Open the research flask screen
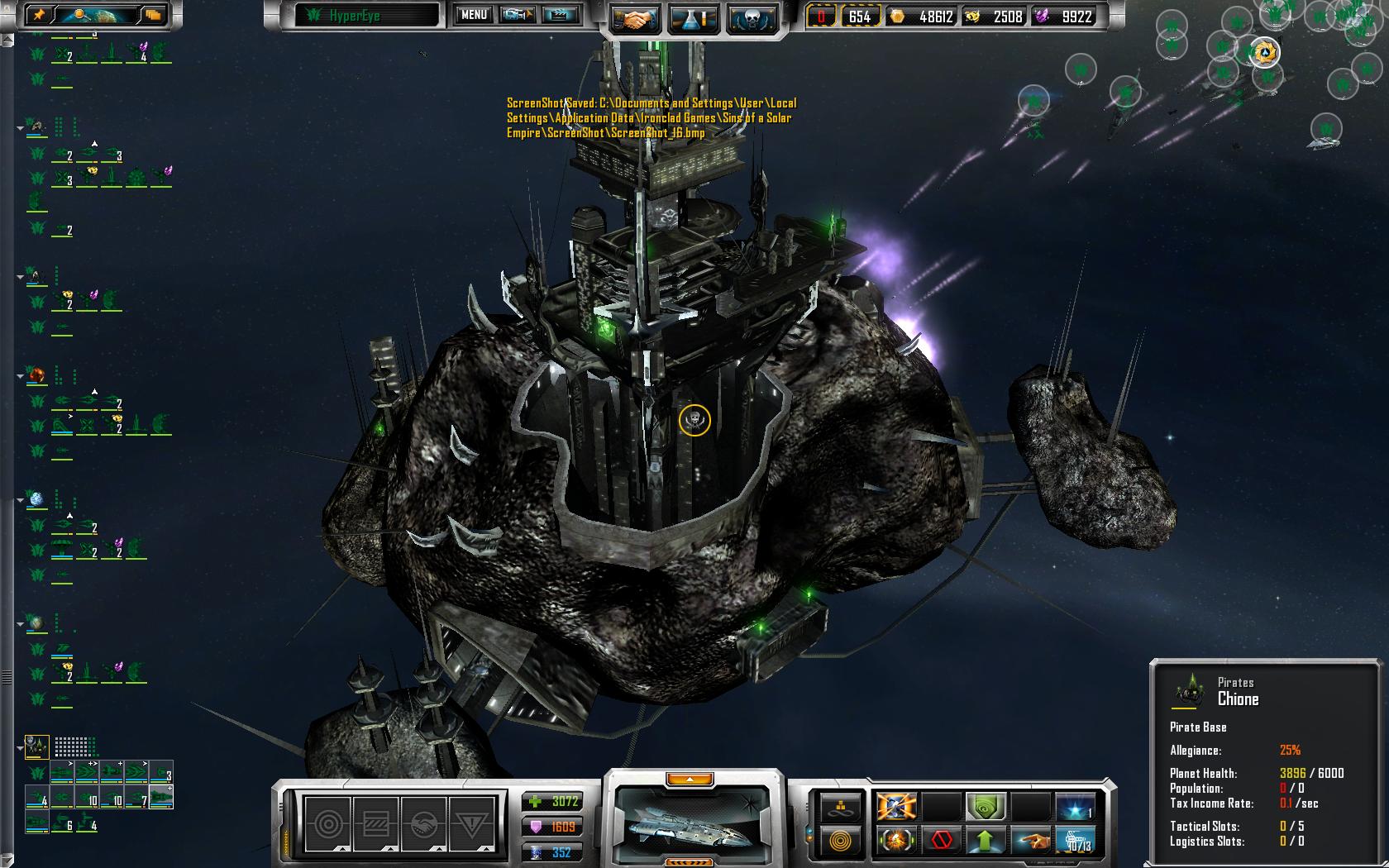 pos(693,19)
